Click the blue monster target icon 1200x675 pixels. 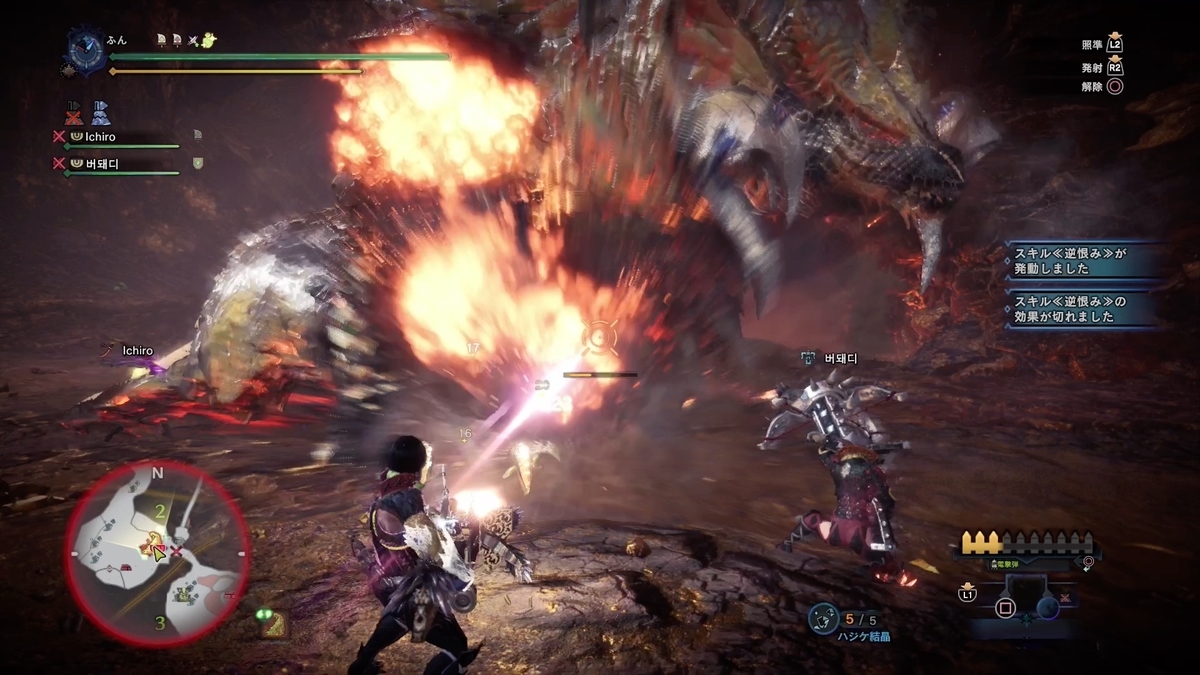[x=100, y=112]
